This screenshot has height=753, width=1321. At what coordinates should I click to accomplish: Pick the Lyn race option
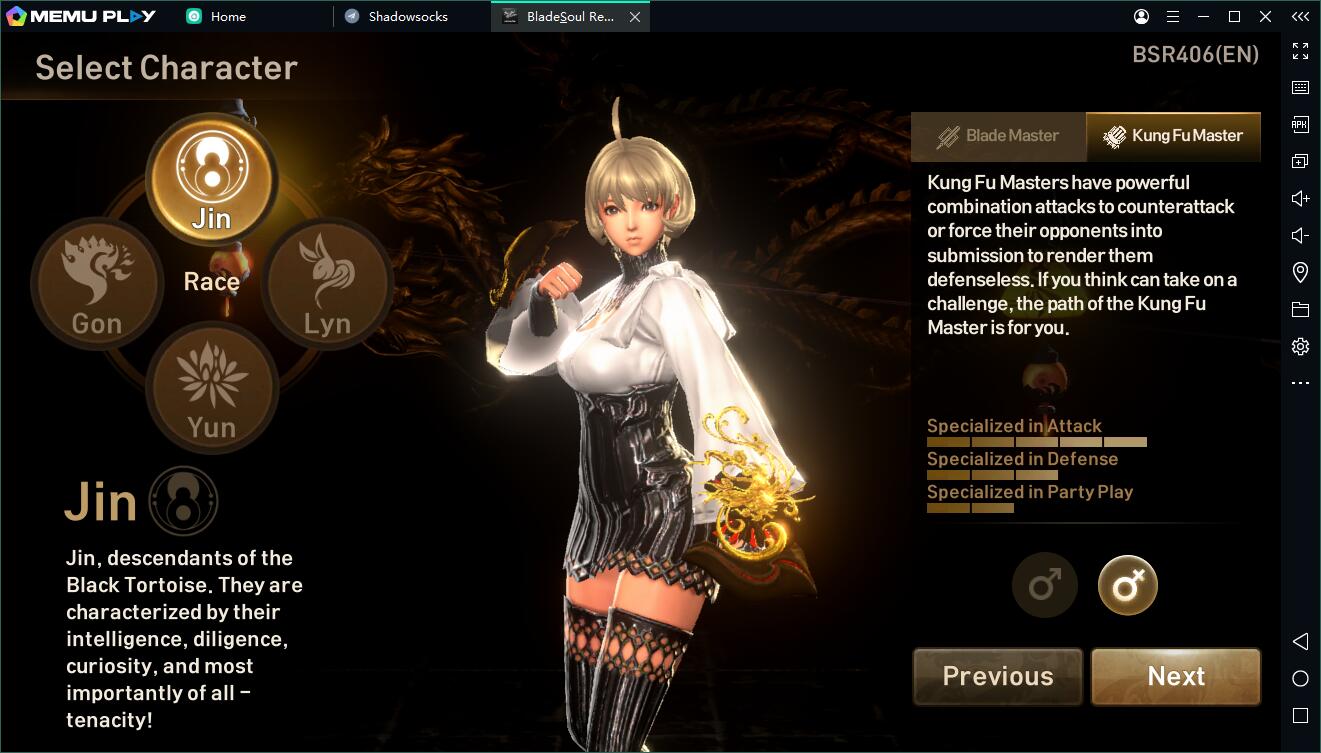point(327,283)
